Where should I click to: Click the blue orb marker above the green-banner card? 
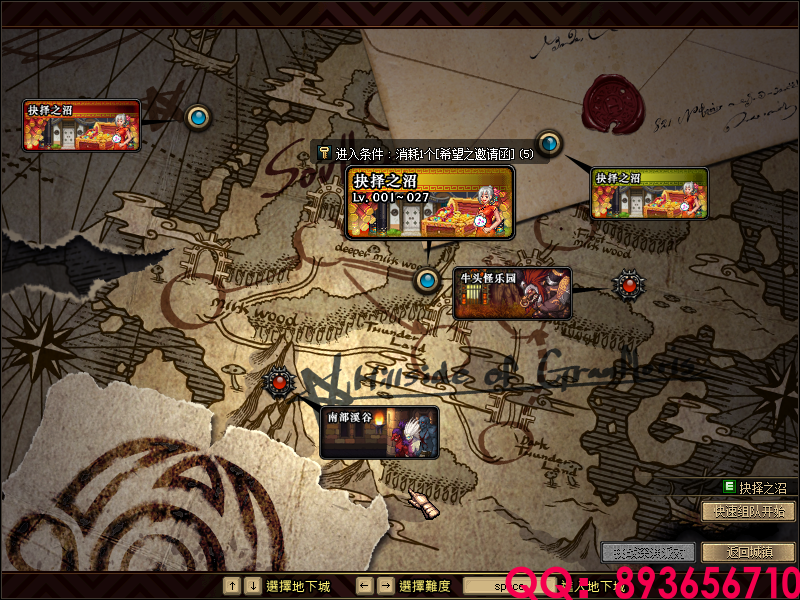tap(548, 142)
